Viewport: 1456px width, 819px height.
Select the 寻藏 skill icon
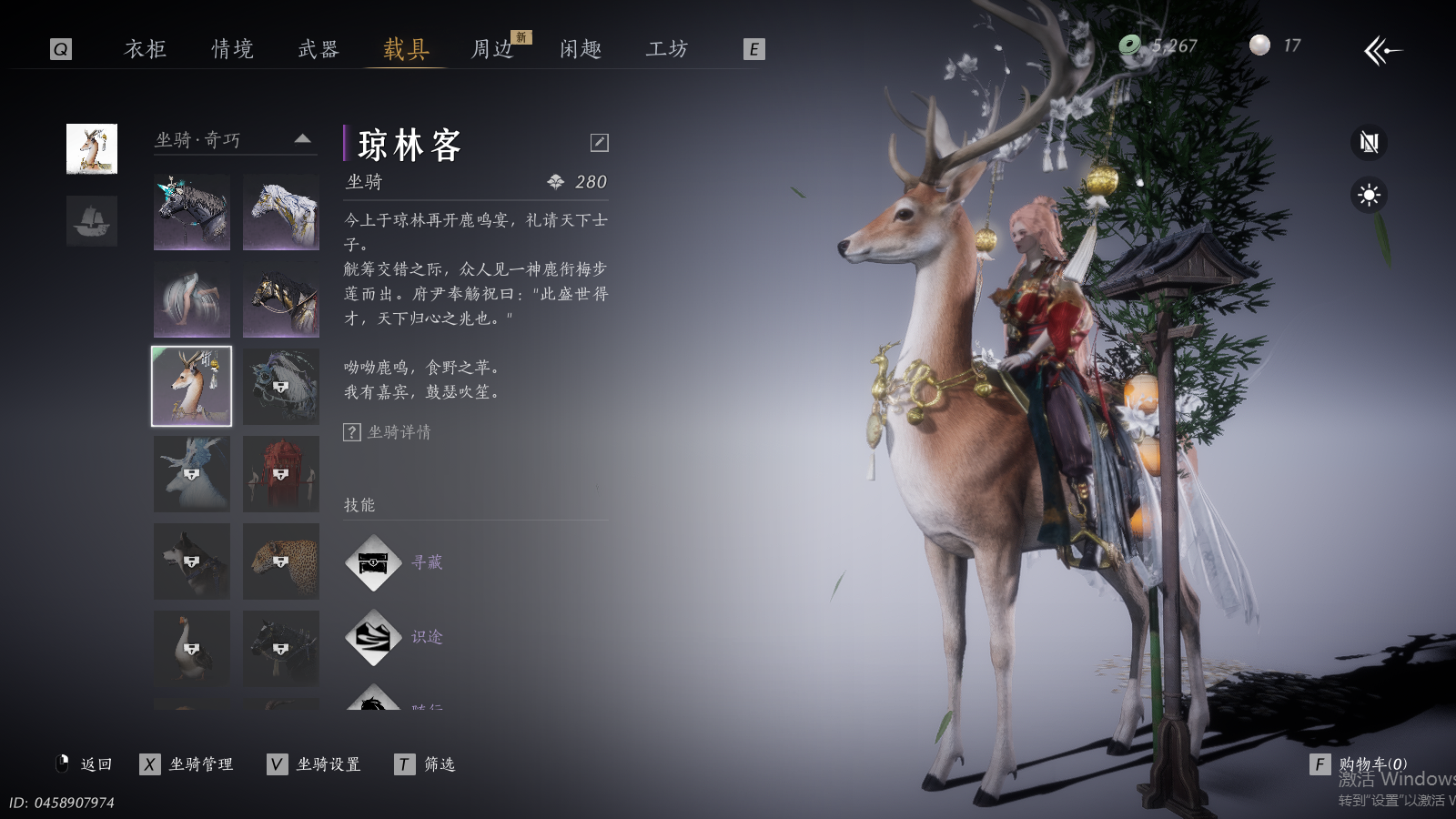pyautogui.click(x=373, y=563)
